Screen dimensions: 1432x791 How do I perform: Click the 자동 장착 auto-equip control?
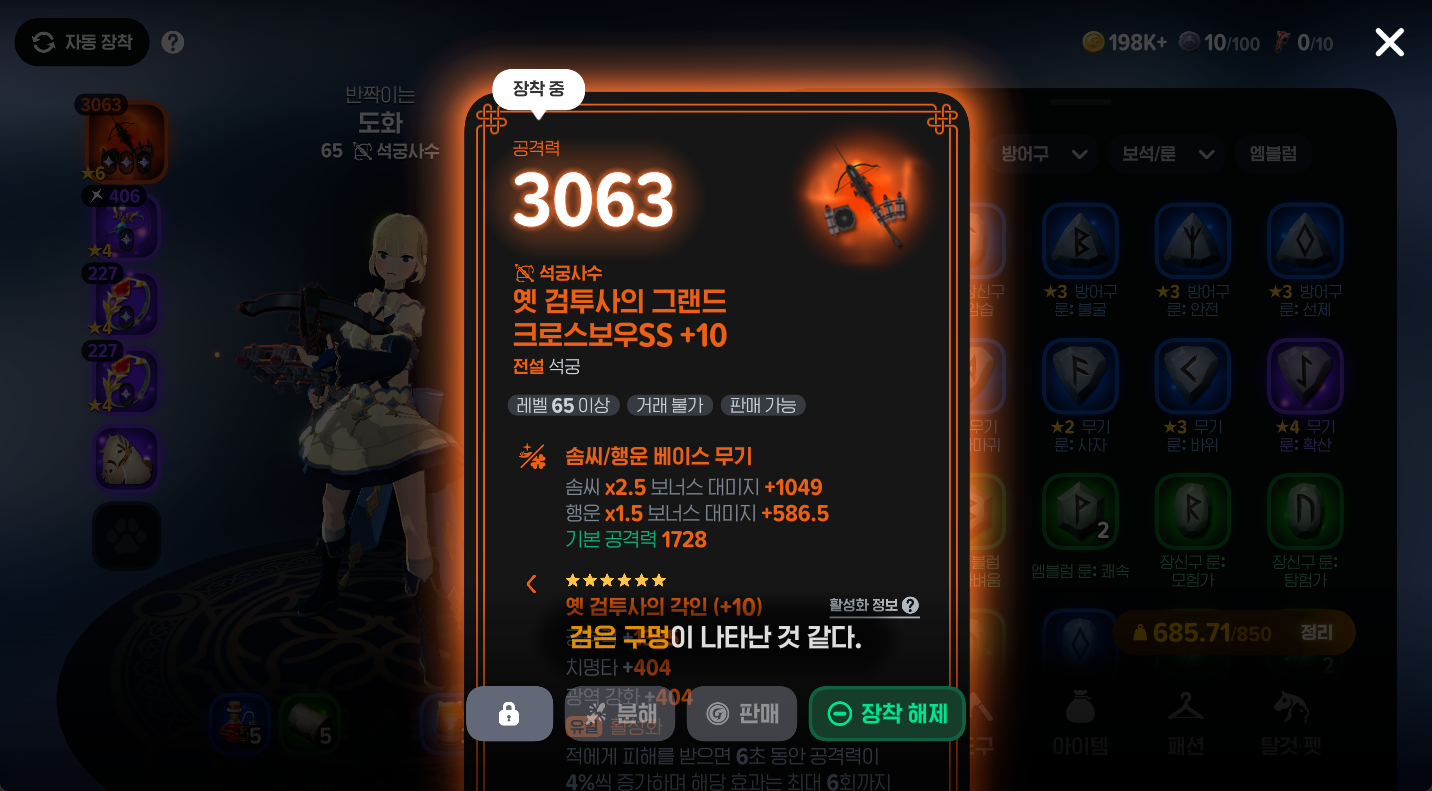[x=81, y=42]
